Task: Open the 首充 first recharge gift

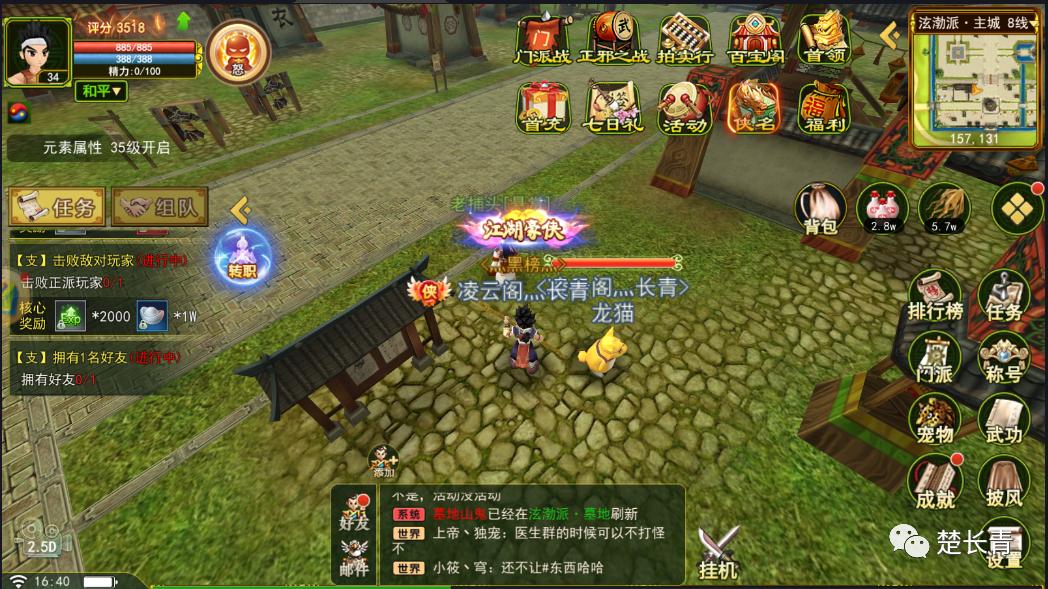Action: click(543, 107)
